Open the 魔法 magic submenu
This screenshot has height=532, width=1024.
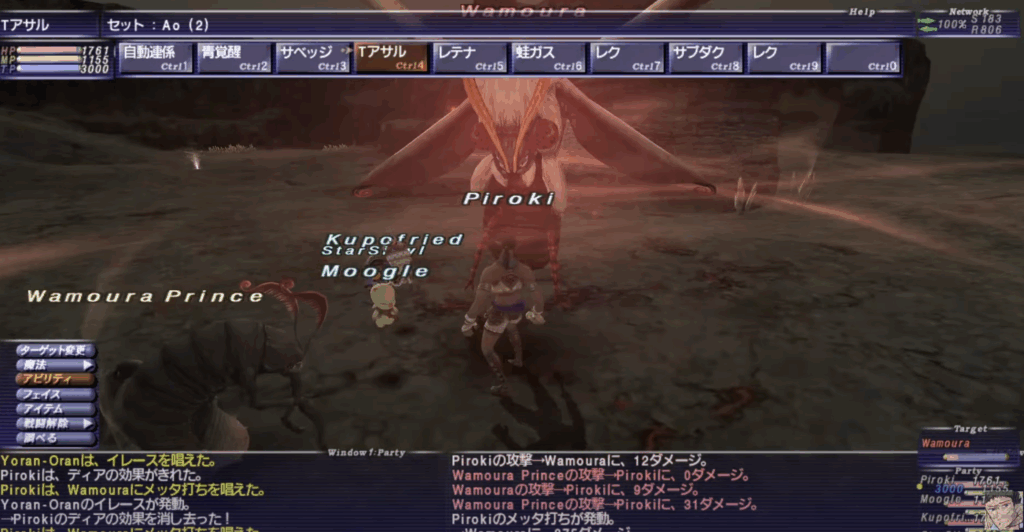(x=56, y=365)
